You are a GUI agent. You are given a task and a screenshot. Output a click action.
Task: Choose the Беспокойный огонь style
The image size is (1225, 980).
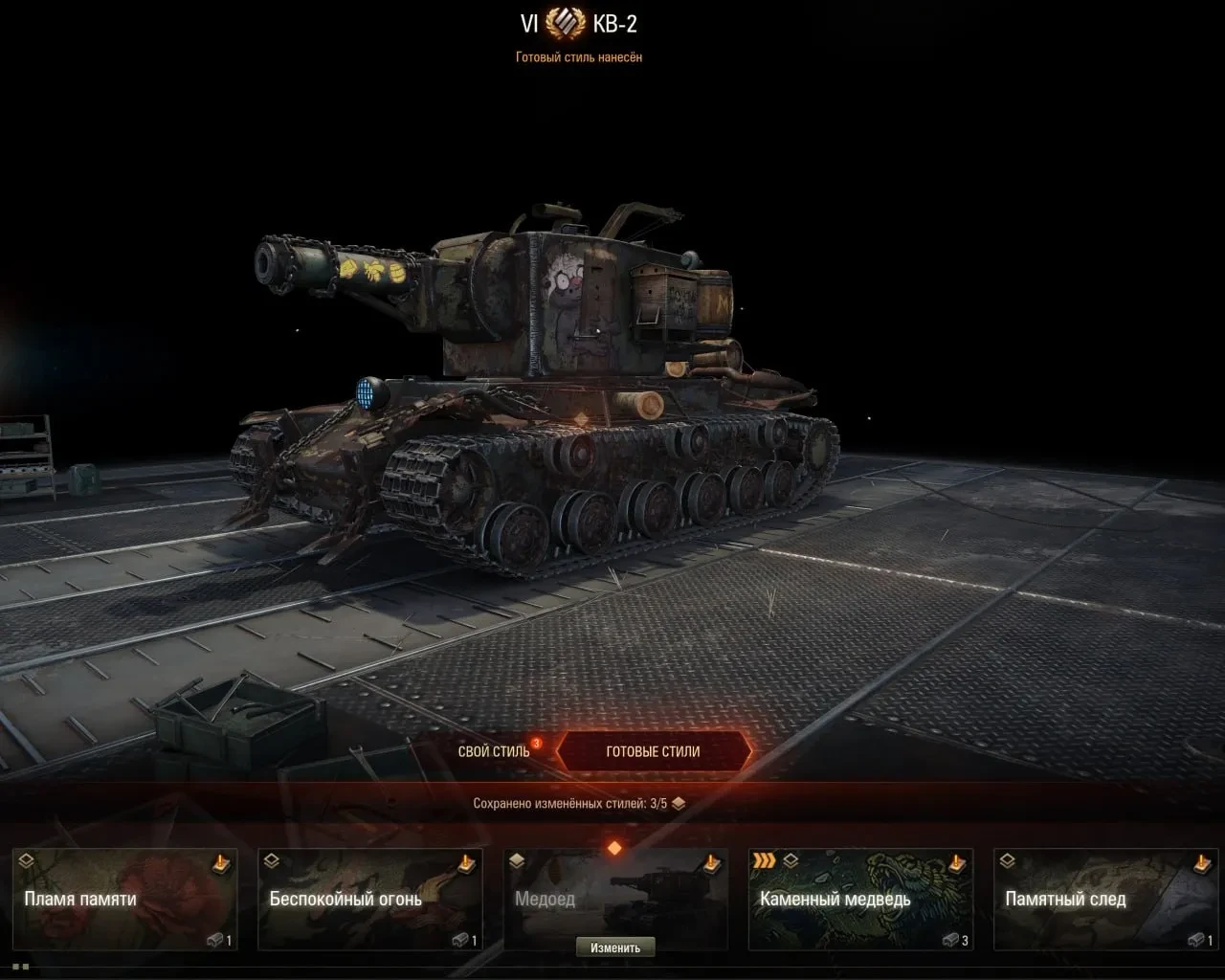(370, 899)
